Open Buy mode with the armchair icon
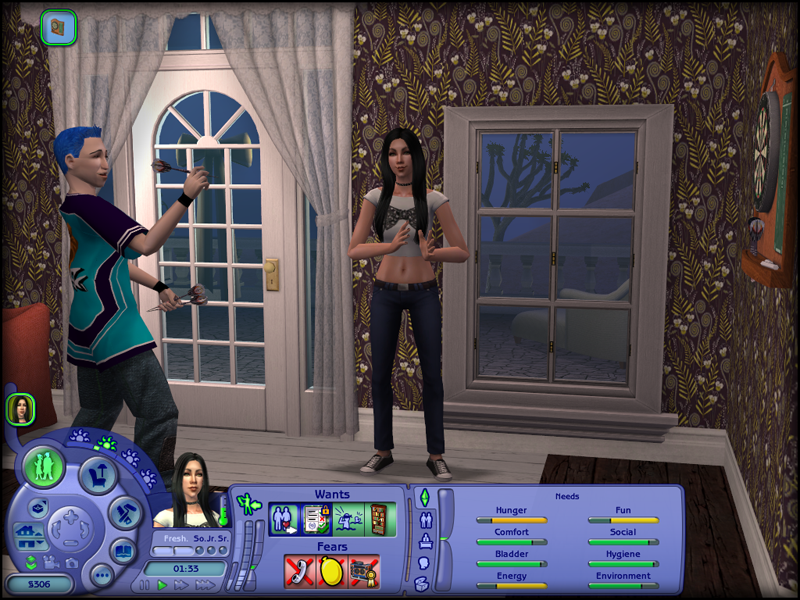800x600 pixels. click(100, 475)
